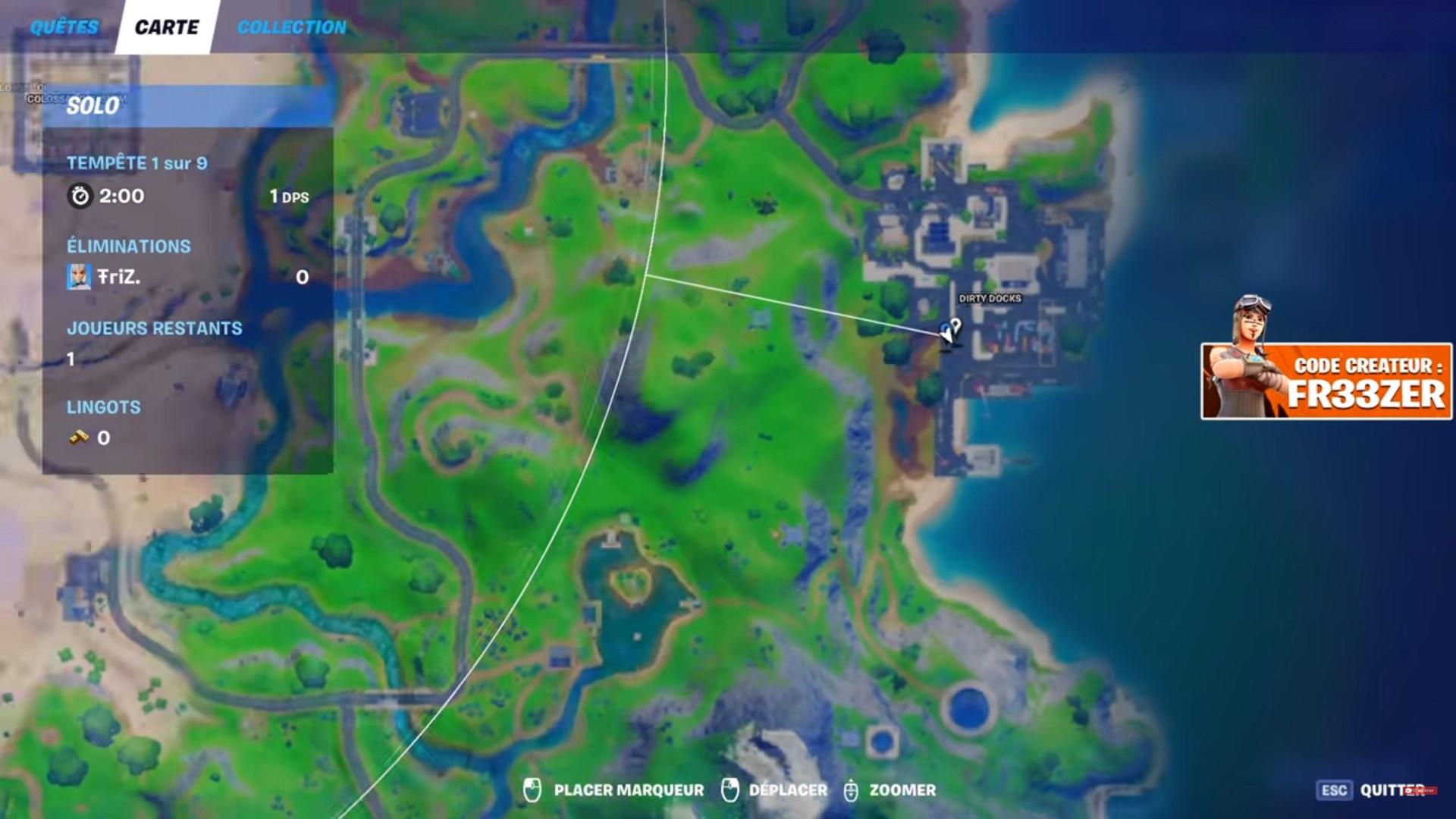Select the CARTE tab
Viewport: 1456px width, 819px height.
167,27
